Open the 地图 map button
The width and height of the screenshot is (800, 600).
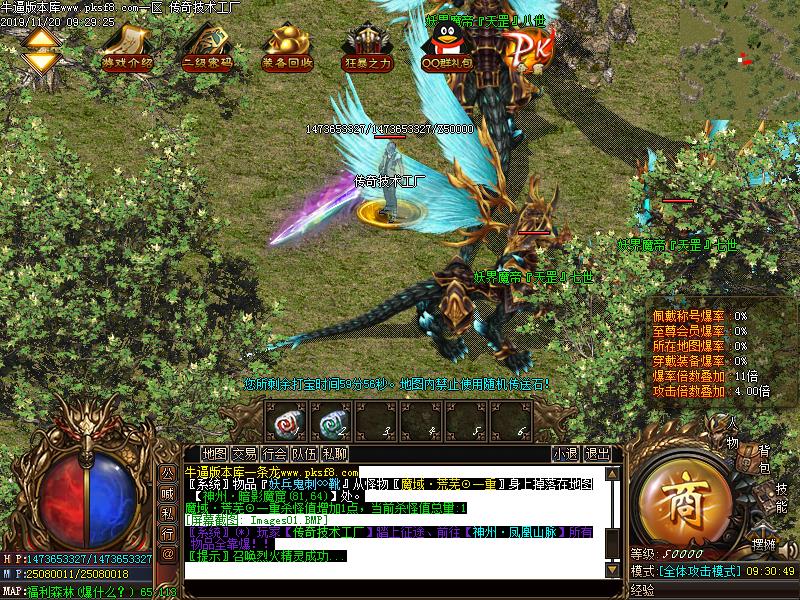point(214,453)
